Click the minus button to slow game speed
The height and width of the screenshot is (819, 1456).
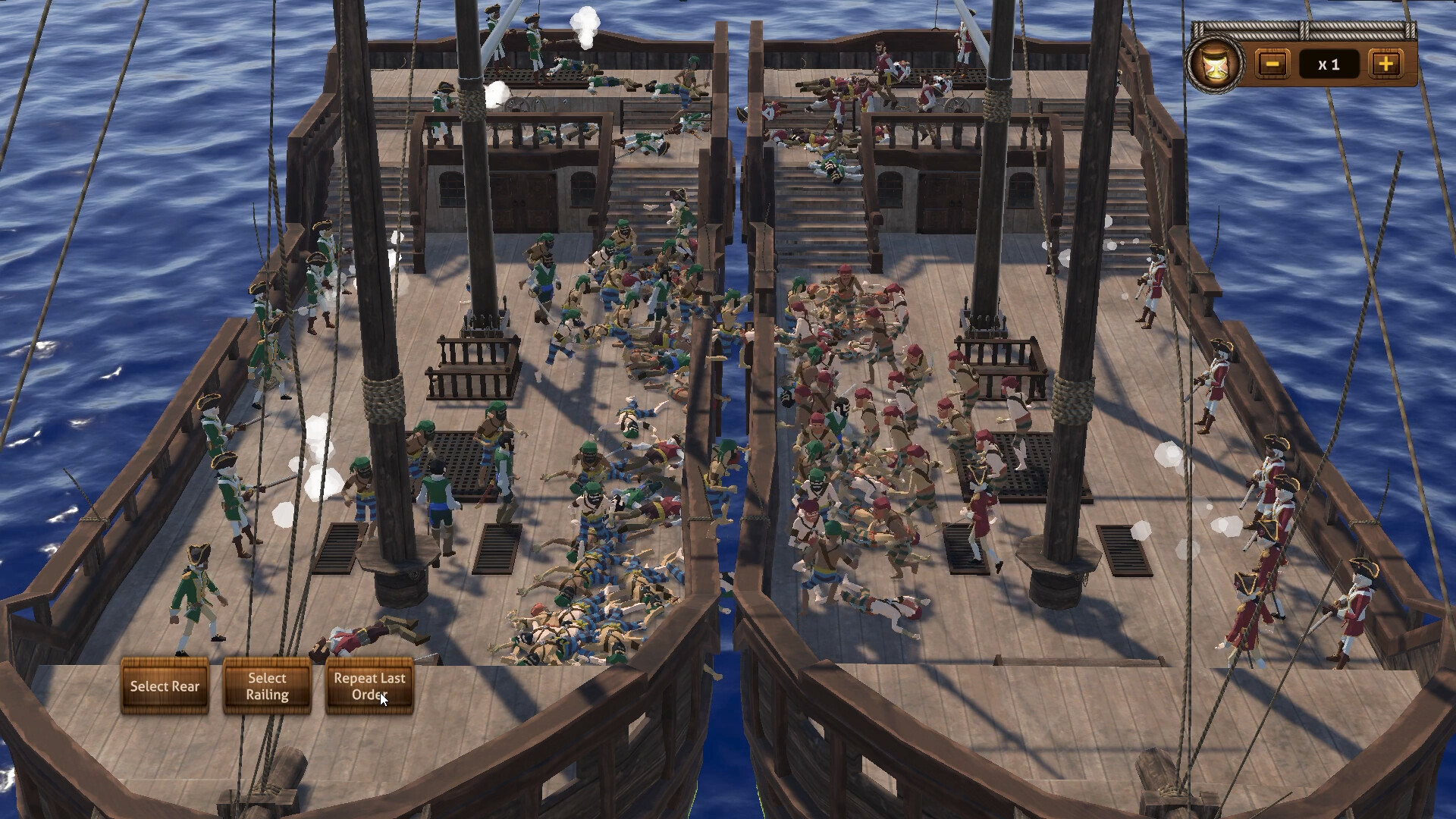click(x=1272, y=64)
